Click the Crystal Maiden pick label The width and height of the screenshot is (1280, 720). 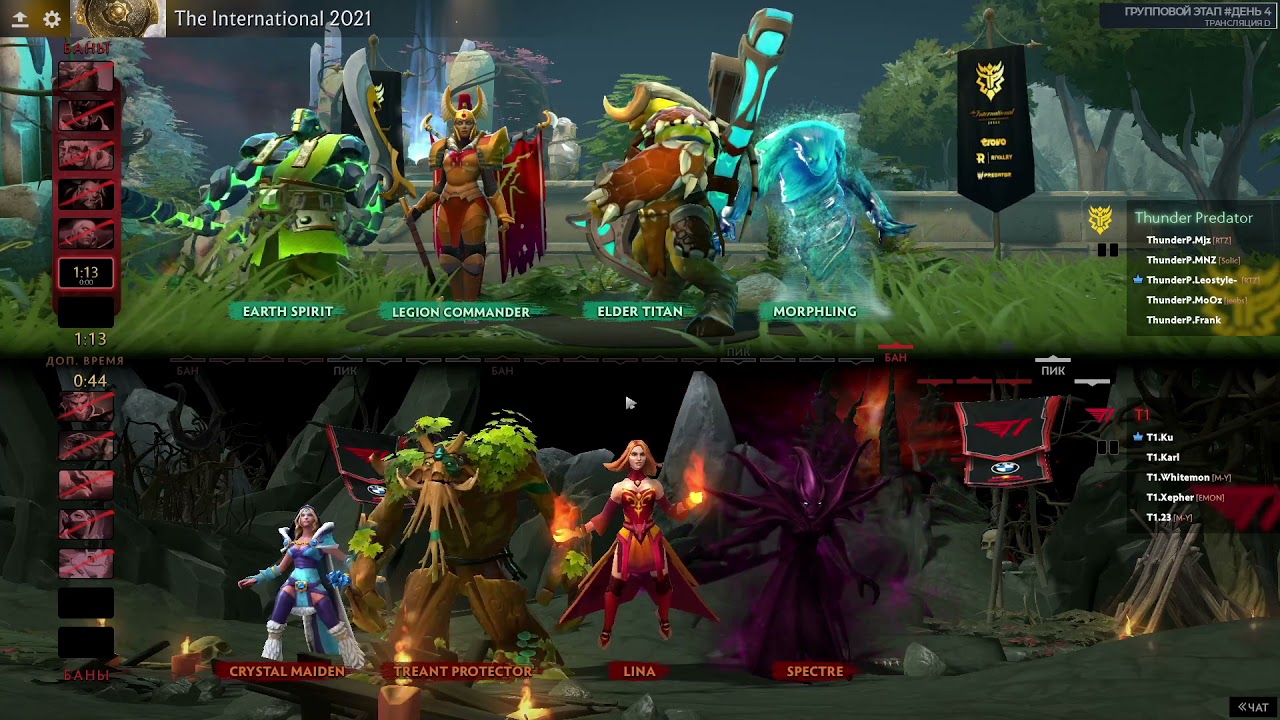coord(287,671)
